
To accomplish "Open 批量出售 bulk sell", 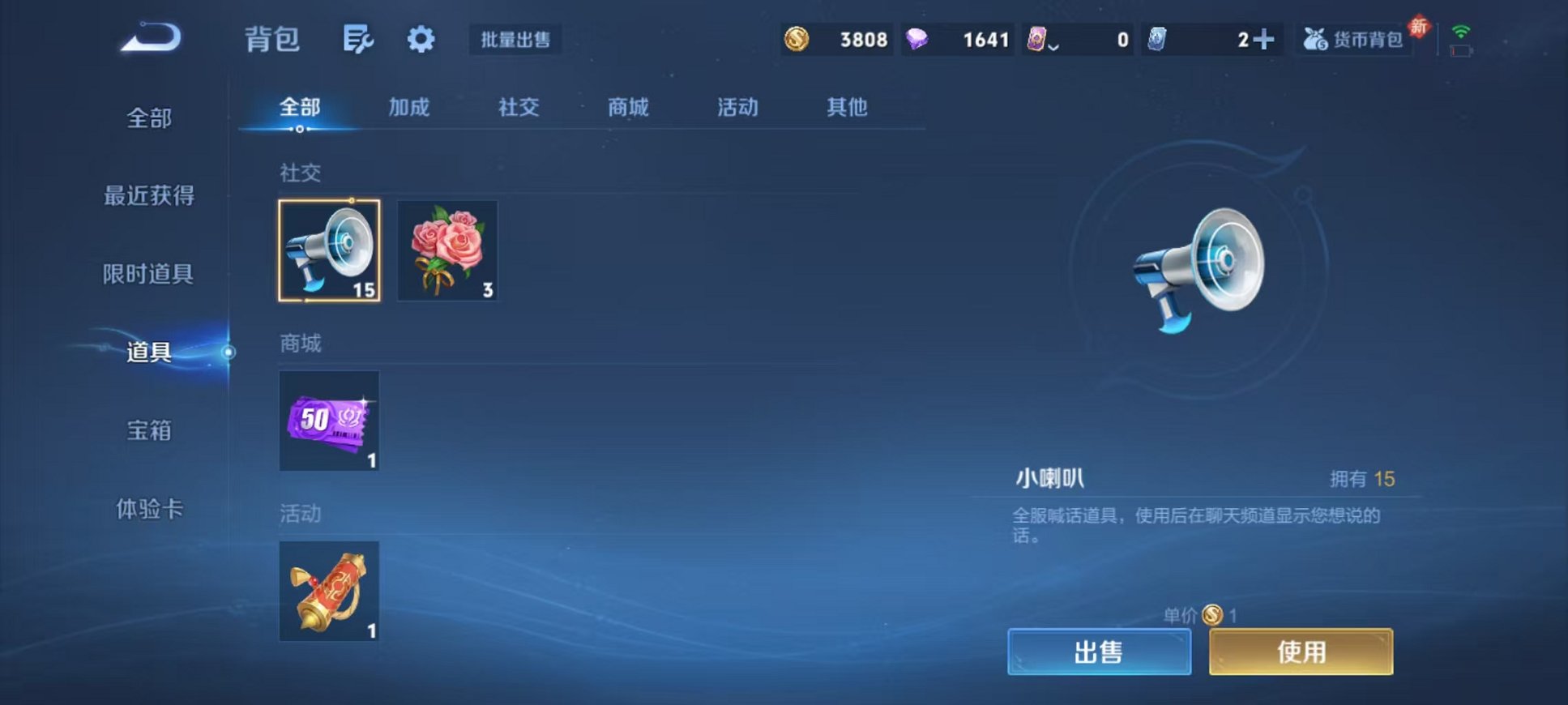I will 515,40.
